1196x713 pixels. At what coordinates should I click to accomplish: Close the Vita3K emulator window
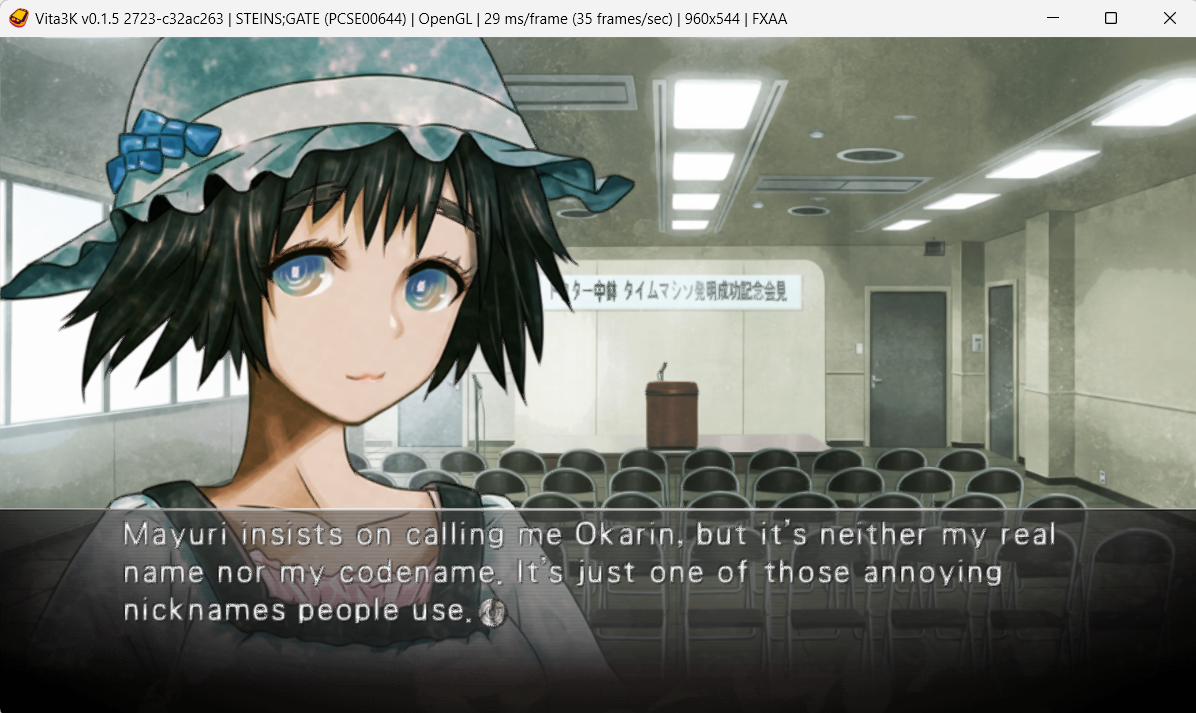(x=1169, y=18)
